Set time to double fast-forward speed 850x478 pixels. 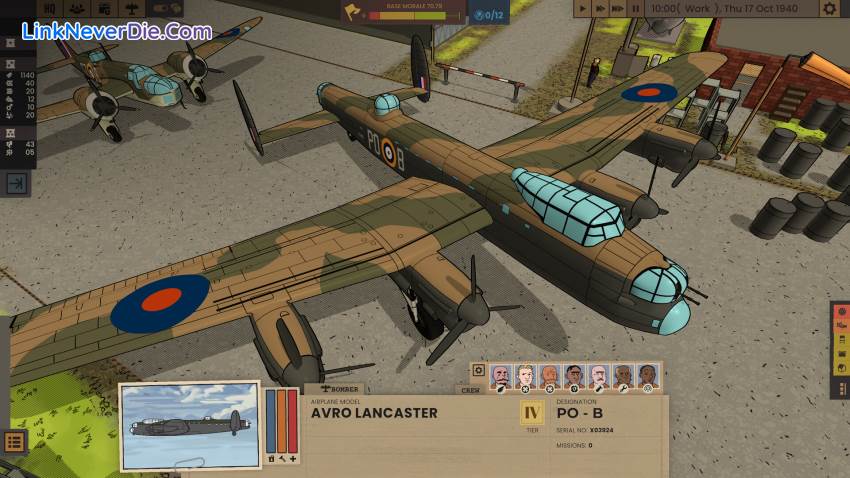tap(600, 9)
